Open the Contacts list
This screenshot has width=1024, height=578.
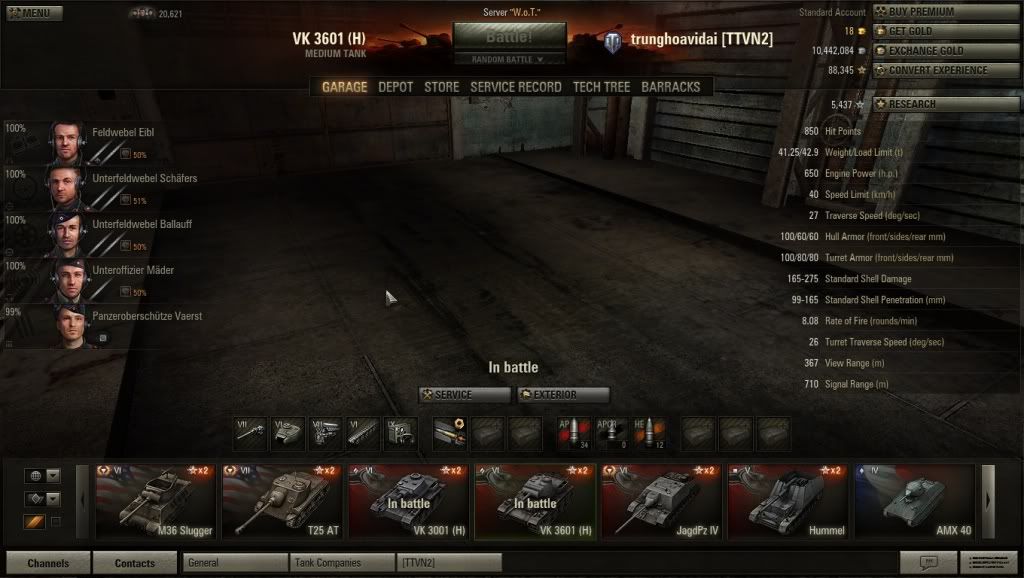click(135, 563)
